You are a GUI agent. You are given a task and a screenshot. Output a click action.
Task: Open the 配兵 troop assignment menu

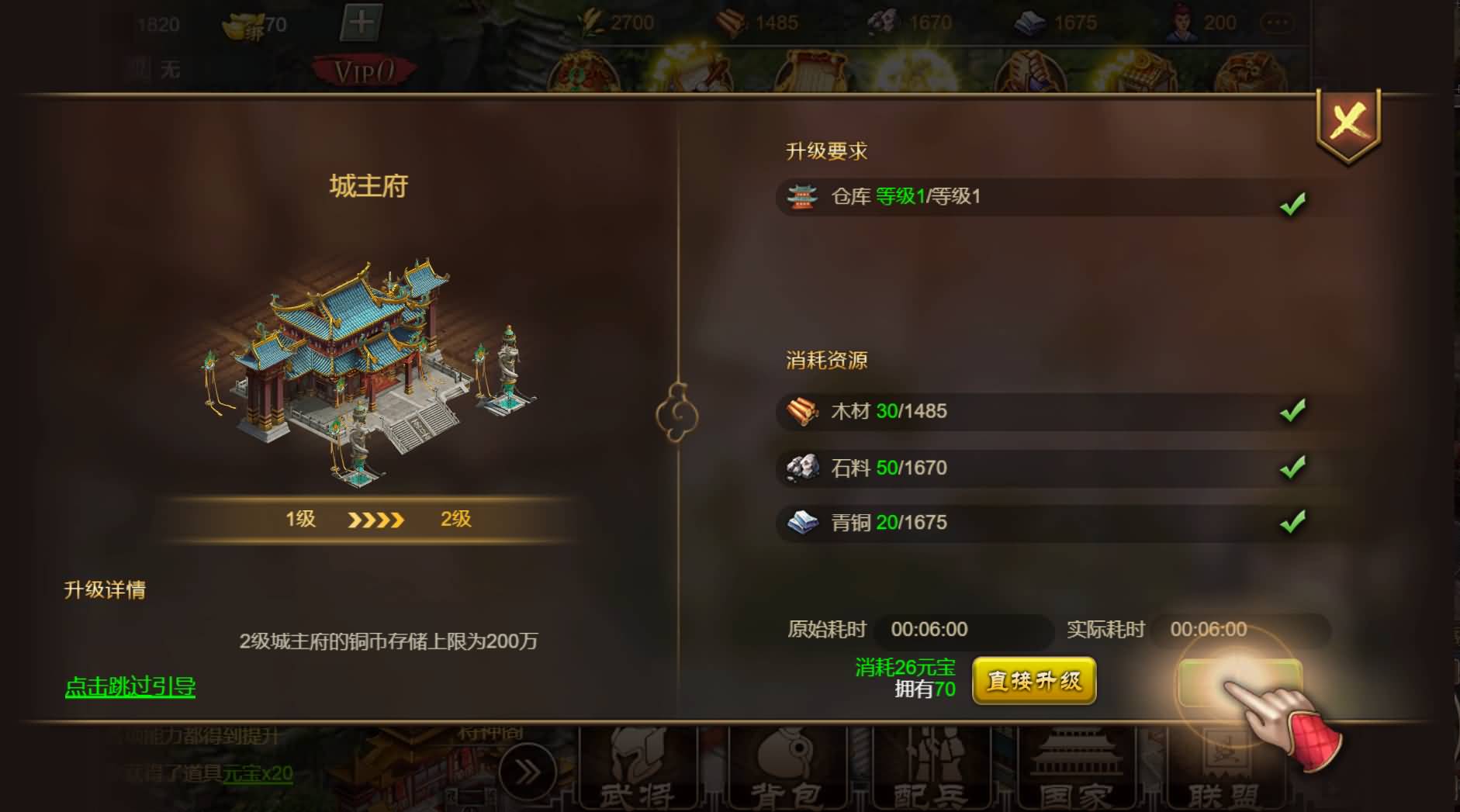[x=930, y=772]
